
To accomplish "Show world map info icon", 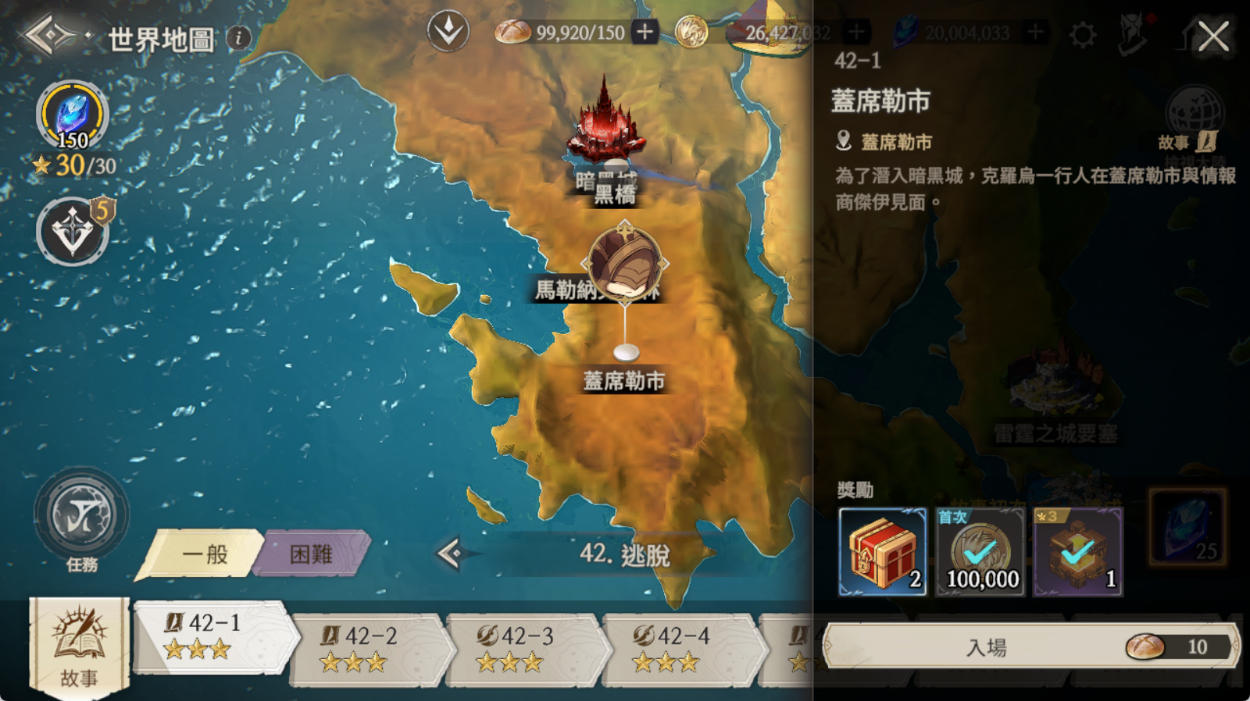I will (238, 39).
